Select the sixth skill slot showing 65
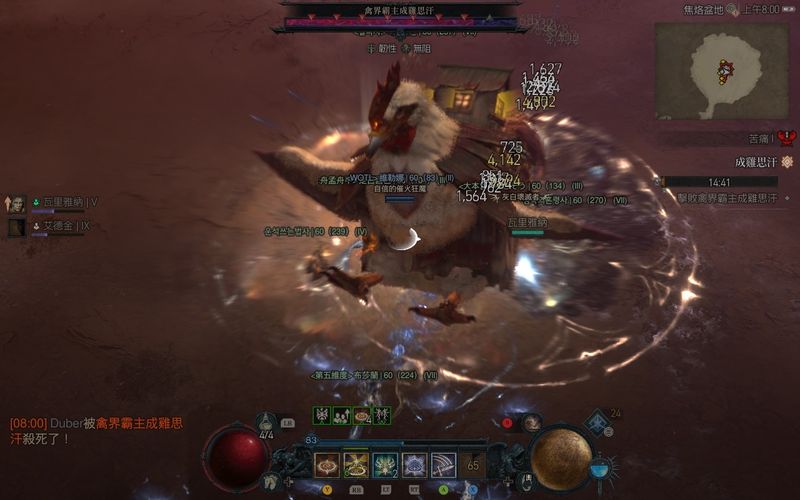Viewport: 800px width, 500px height. 472,465
